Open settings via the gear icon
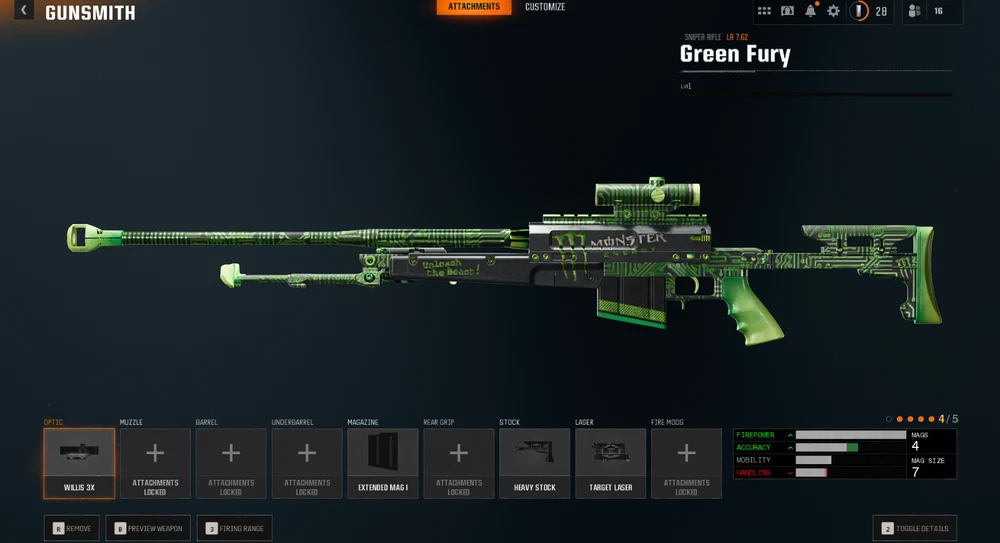The image size is (1000, 543). (x=833, y=11)
